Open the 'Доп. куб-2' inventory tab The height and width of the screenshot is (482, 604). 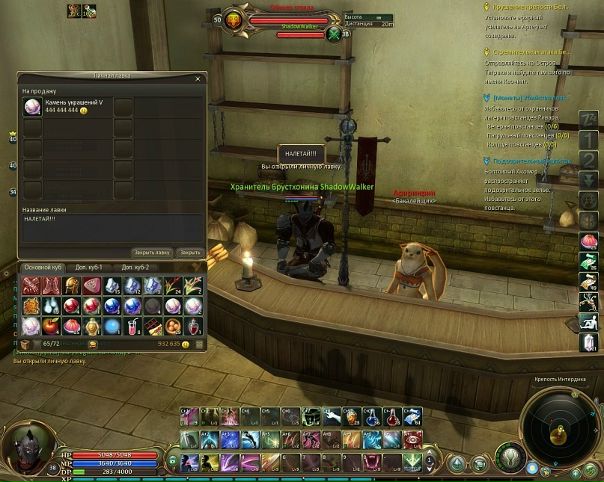click(x=136, y=268)
